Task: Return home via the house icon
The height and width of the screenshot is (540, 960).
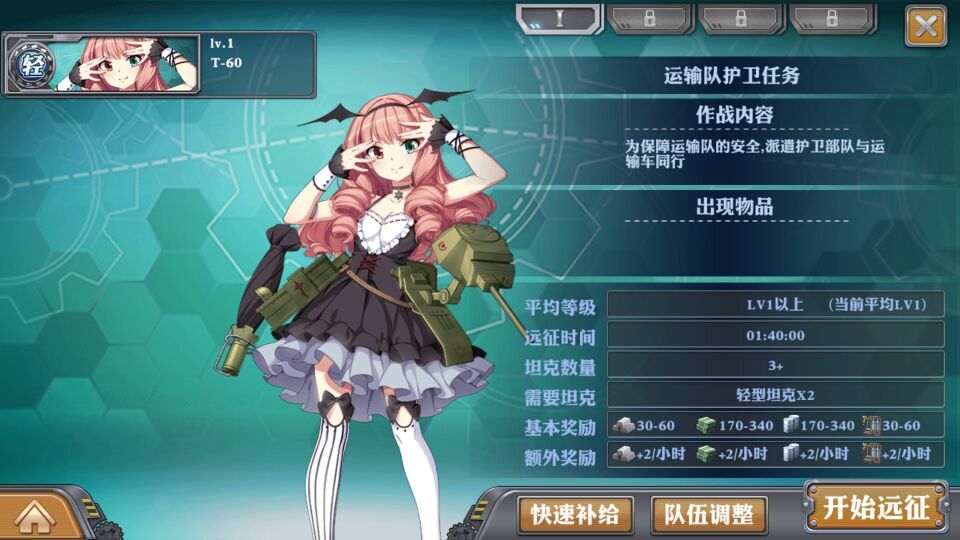Action: (34, 516)
